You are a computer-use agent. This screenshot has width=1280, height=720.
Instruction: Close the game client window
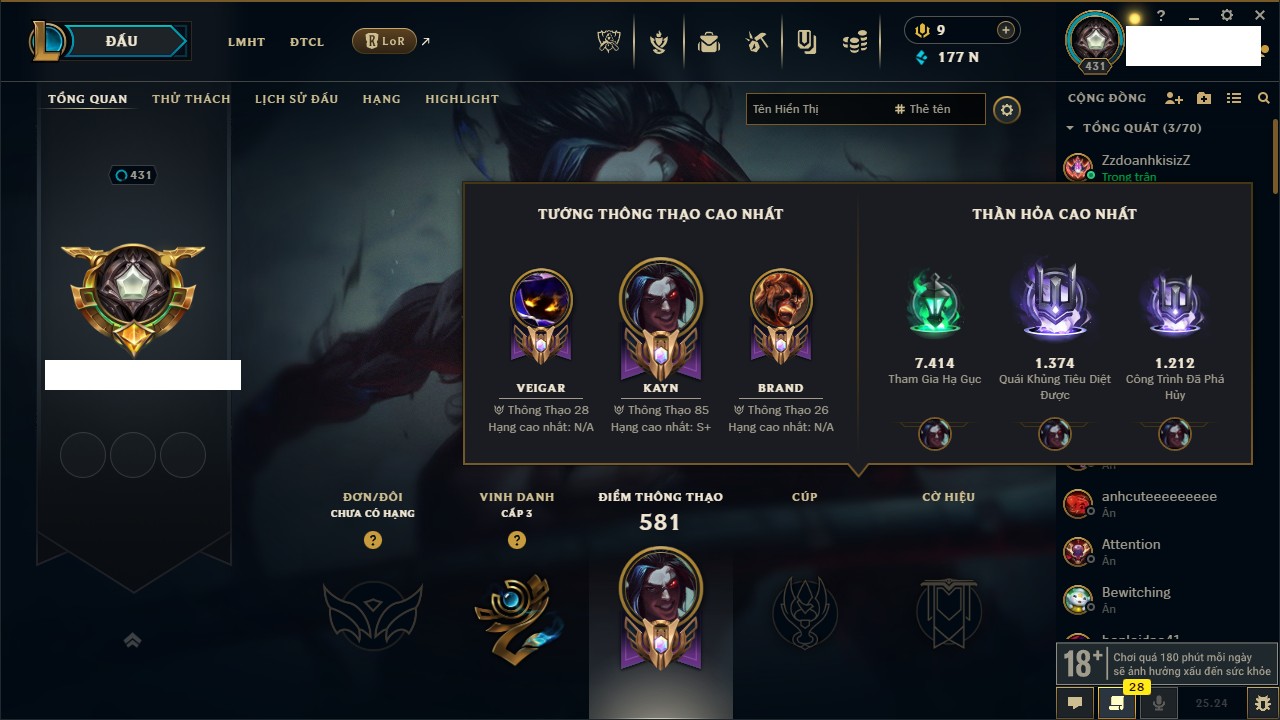(1258, 16)
